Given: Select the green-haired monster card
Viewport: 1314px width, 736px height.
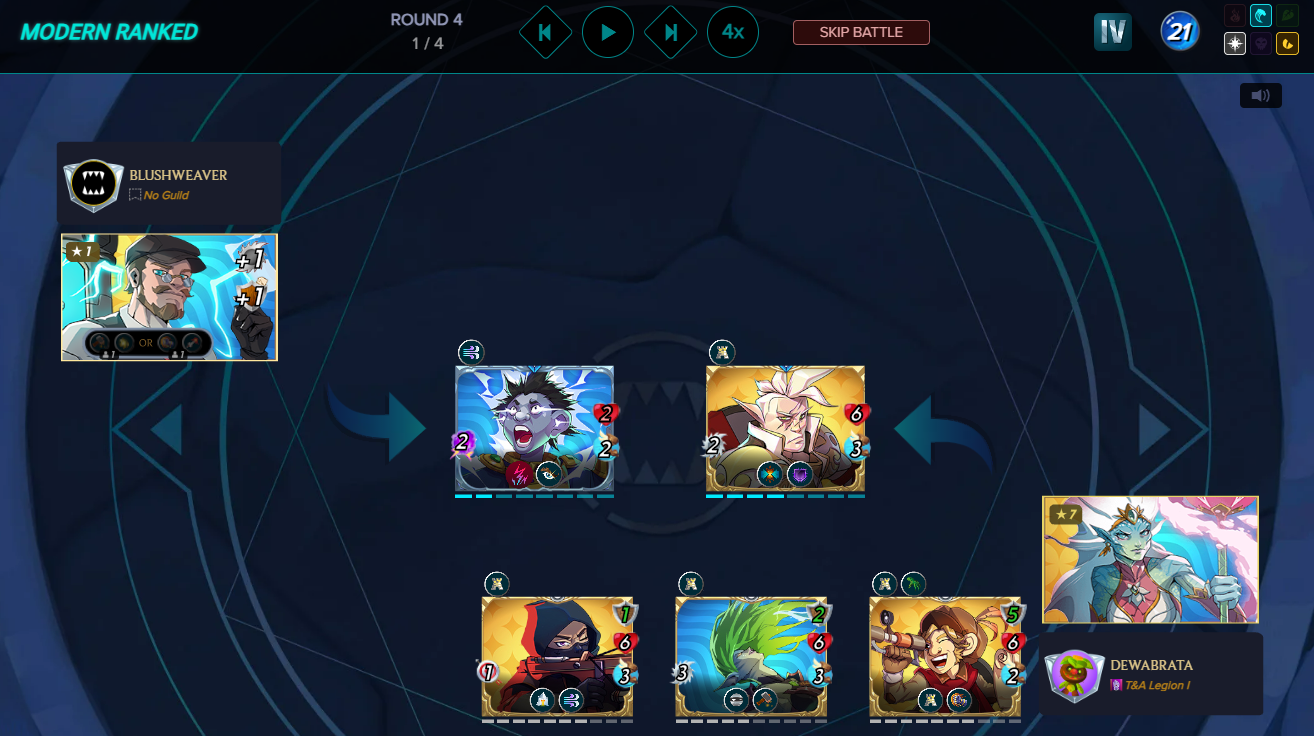Looking at the screenshot, I should (x=751, y=657).
